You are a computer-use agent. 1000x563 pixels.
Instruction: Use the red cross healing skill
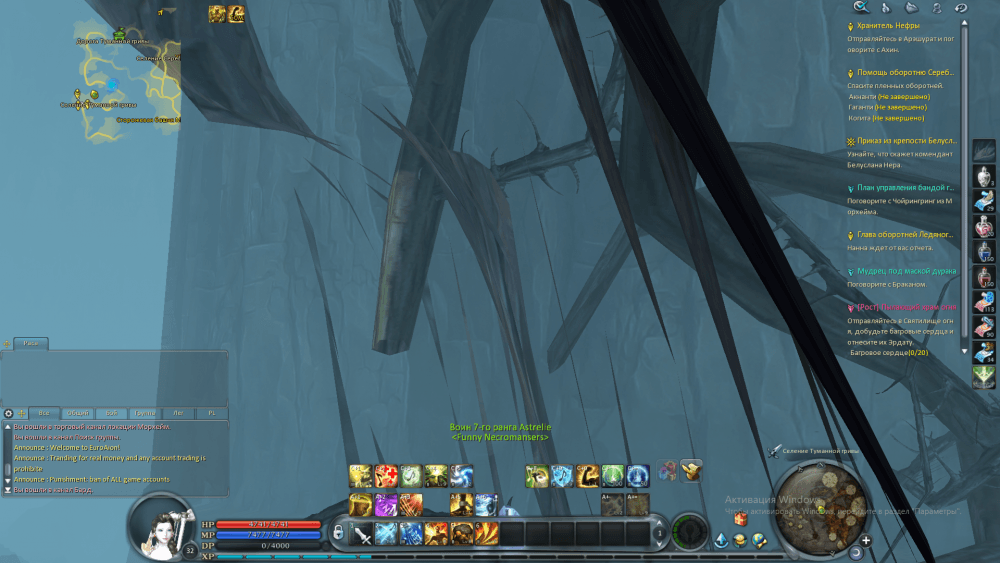pyautogui.click(x=385, y=475)
